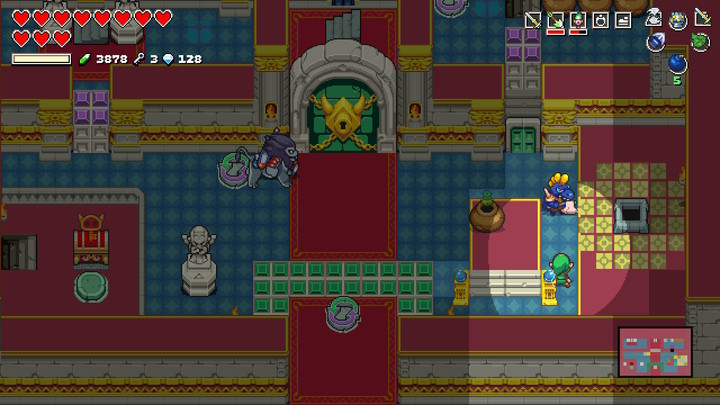
Task: Select the boots equipment slot
Action: click(623, 19)
